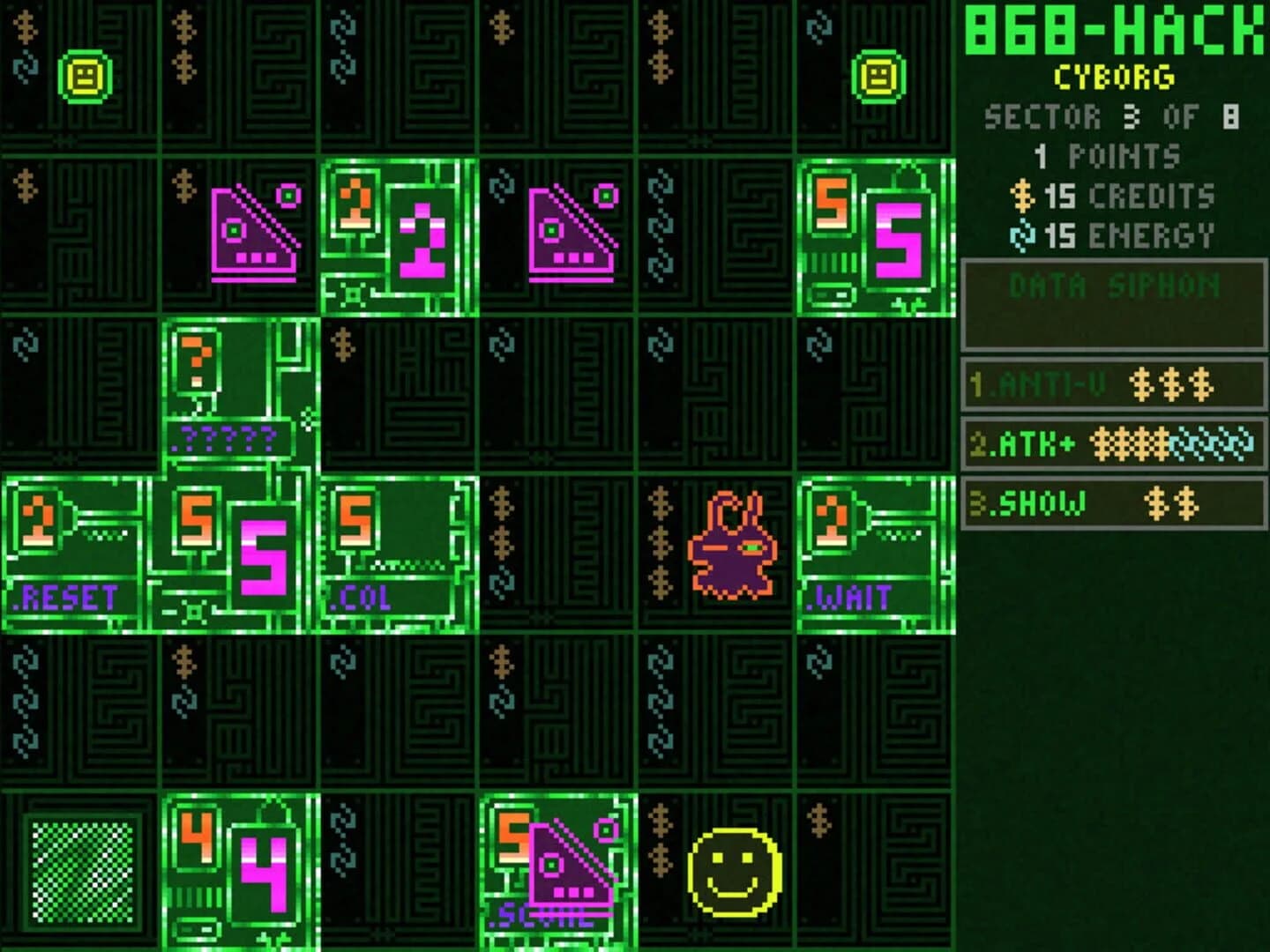Click the credits dollar icon in the sidebar
The height and width of the screenshot is (952, 1270).
(1024, 198)
